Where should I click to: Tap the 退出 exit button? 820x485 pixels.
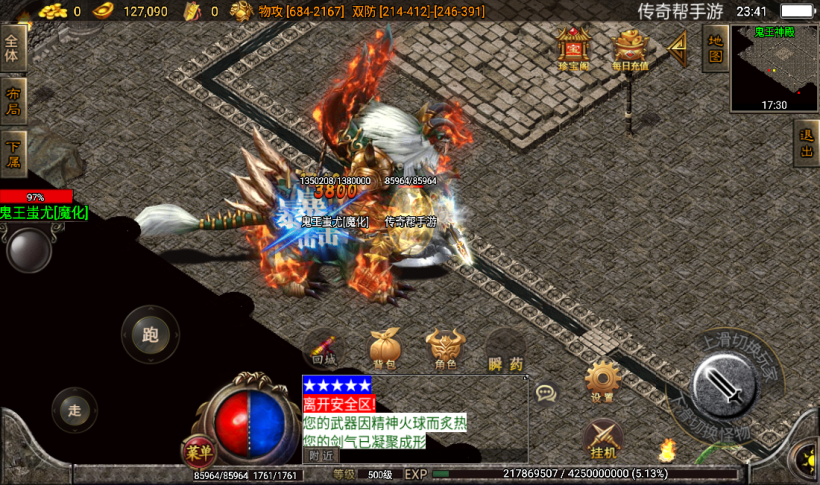point(806,145)
